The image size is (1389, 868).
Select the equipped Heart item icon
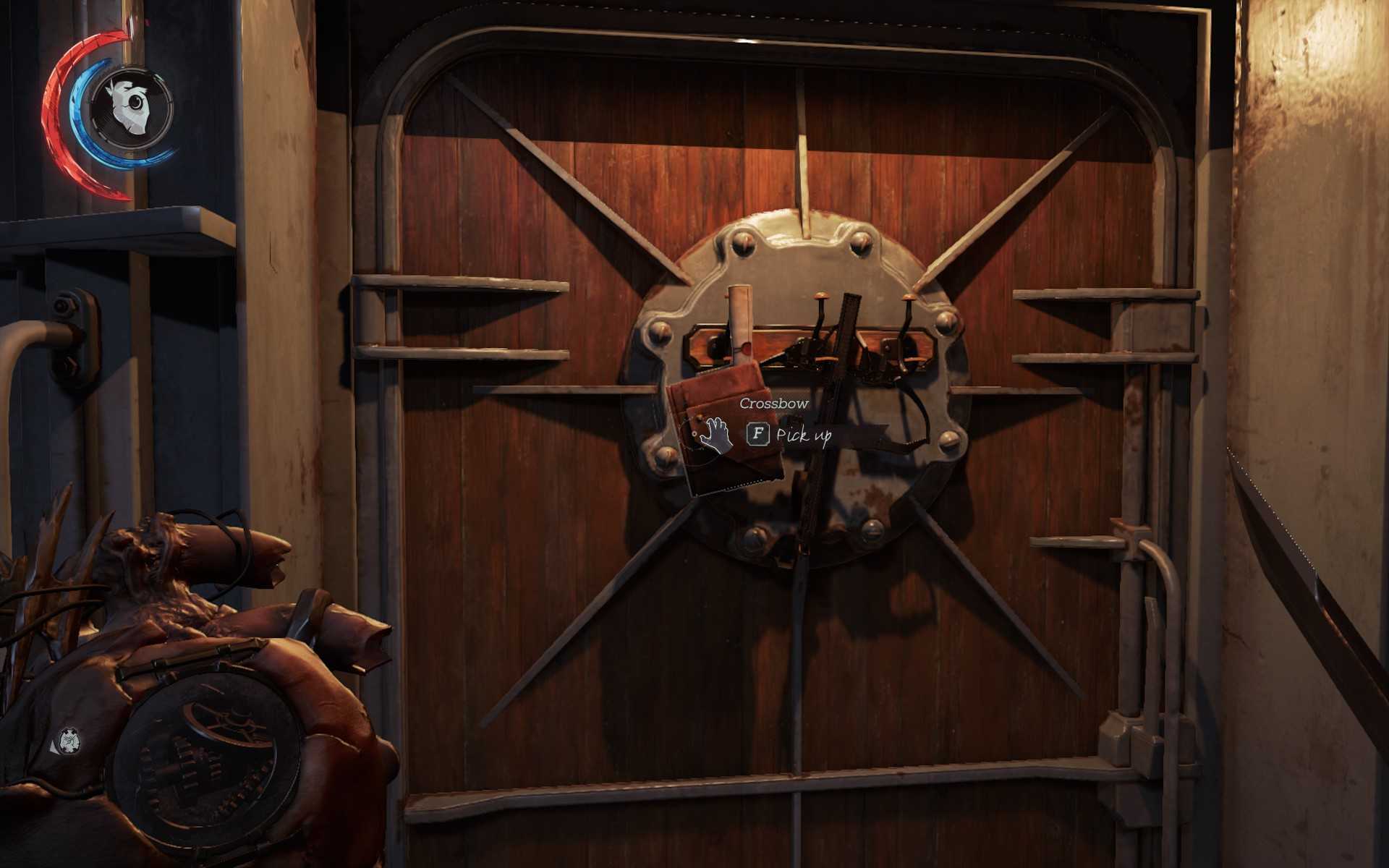(69, 740)
